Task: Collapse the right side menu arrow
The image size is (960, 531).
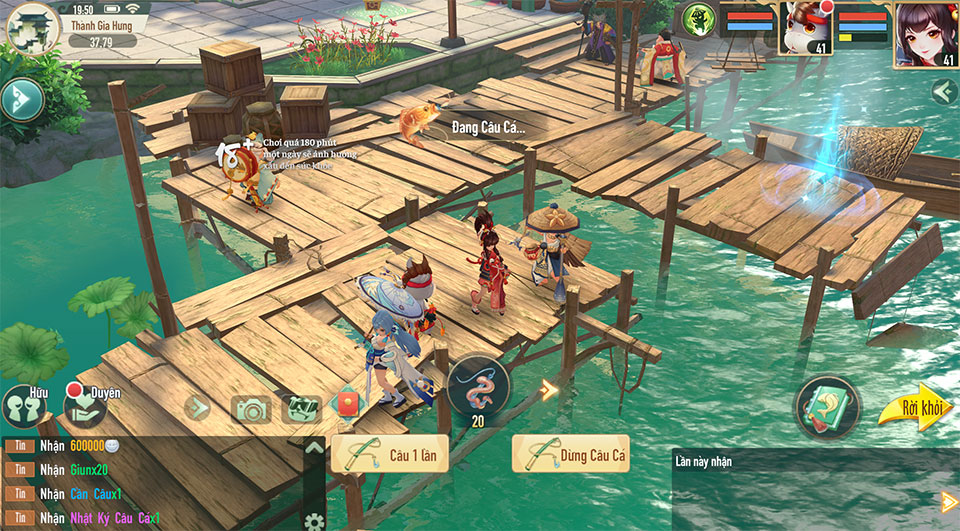Action: pos(943,93)
